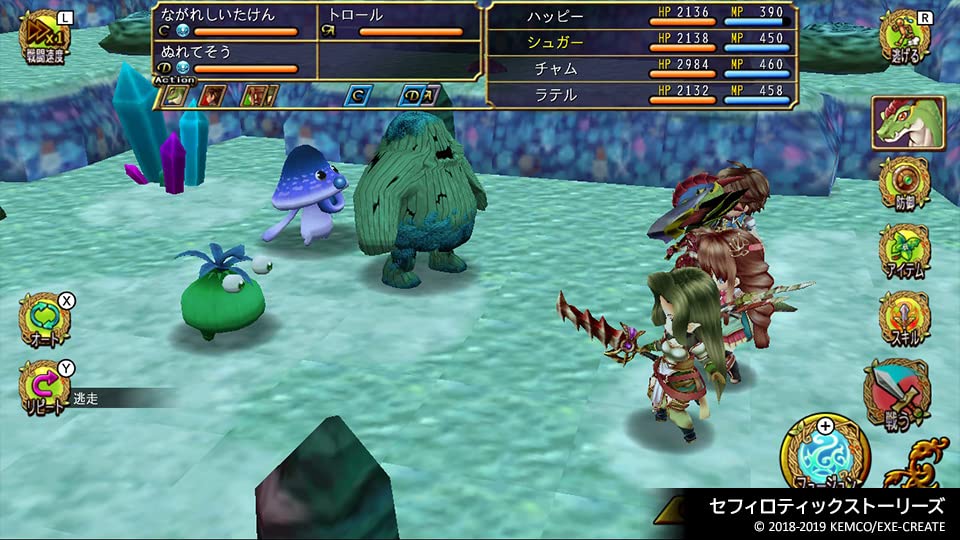Viewport: 960px width, 540px height.
Task: Select party member チャム row
Action: (x=642, y=68)
